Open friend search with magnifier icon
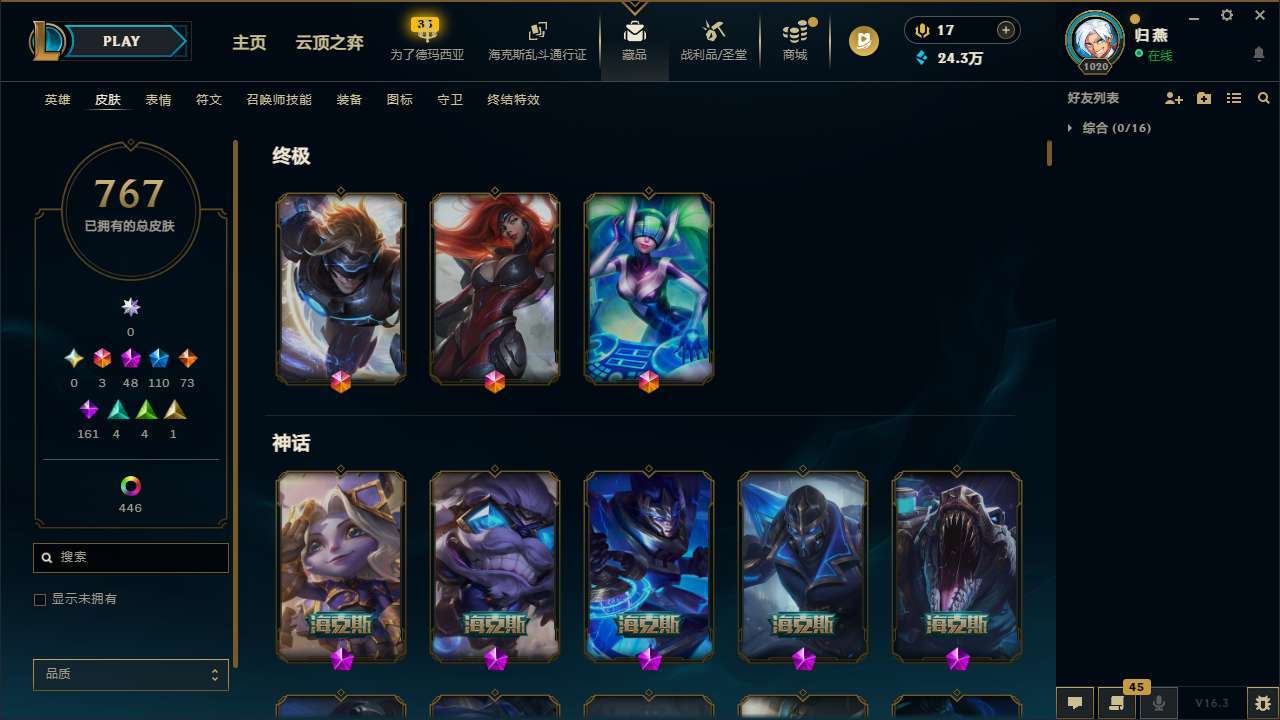The width and height of the screenshot is (1280, 720). point(1263,98)
